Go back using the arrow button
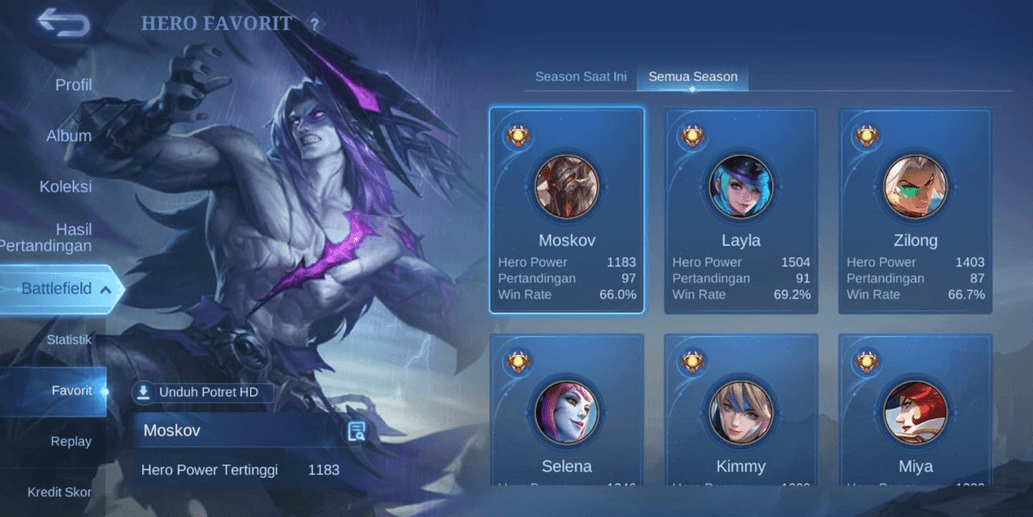Viewport: 1033px width, 517px height. [x=62, y=23]
